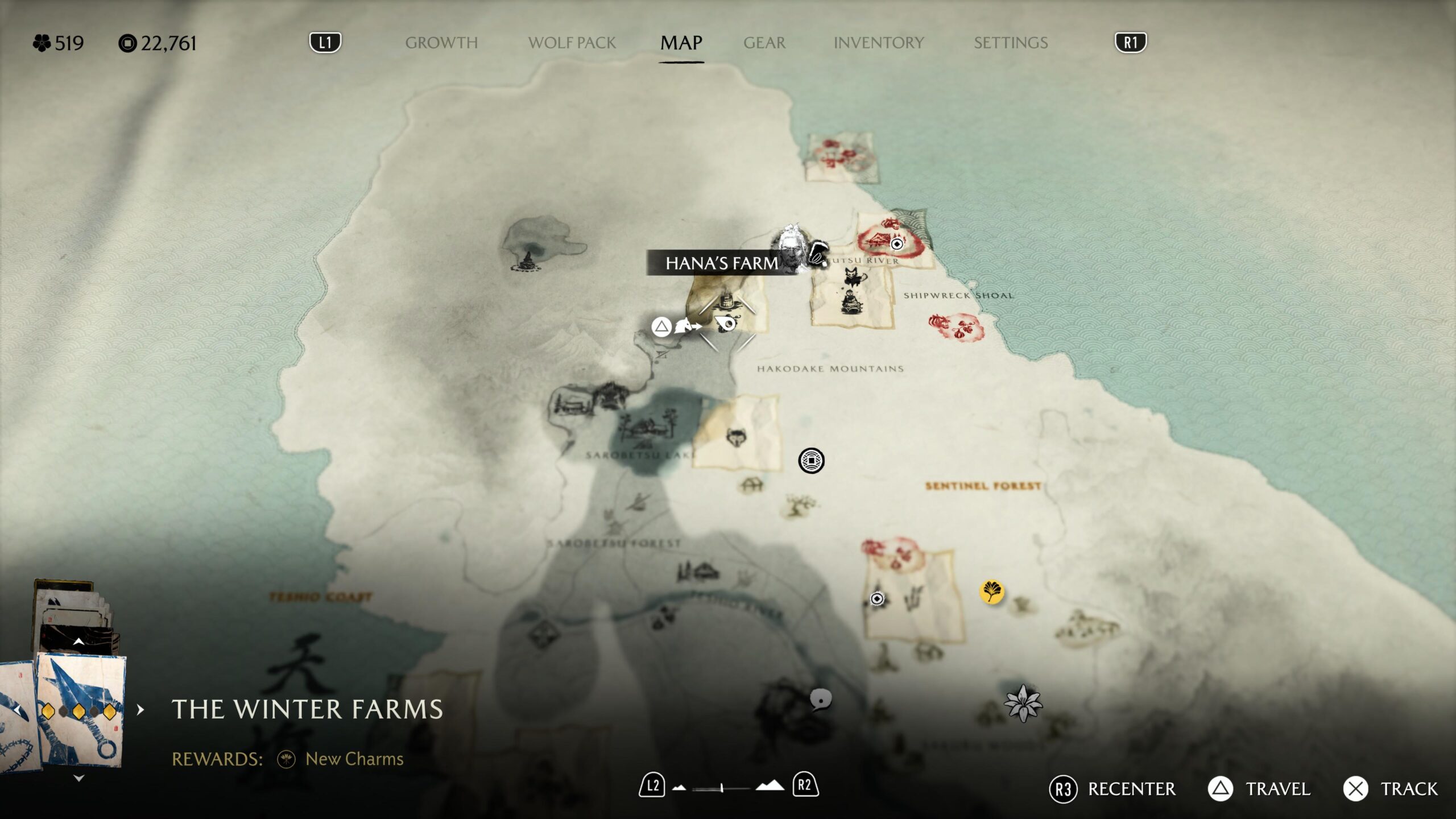Screen dimensions: 1456x819
Task: Switch to the Growth tab
Action: click(441, 43)
